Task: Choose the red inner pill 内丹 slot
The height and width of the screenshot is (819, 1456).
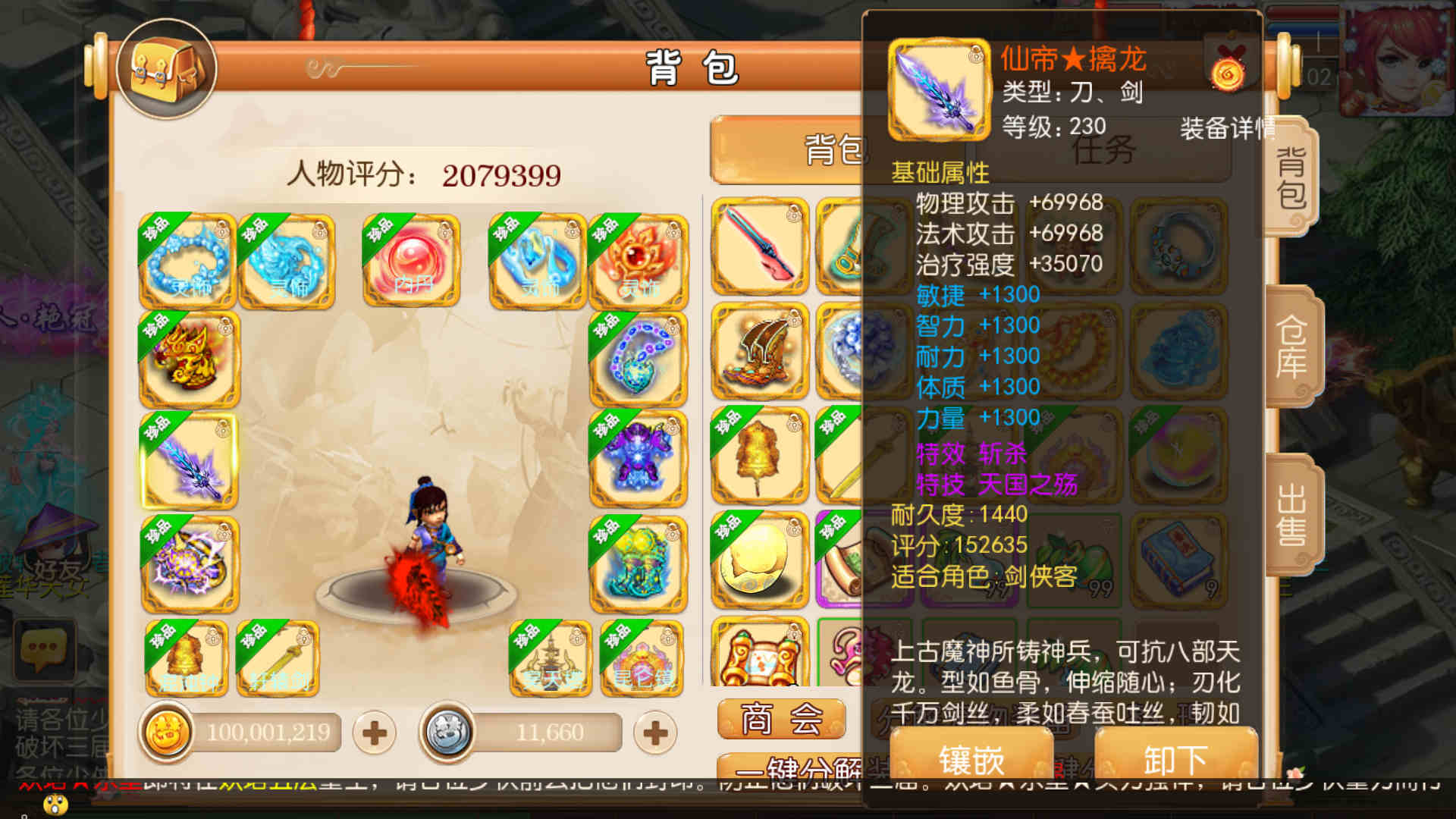Action: tap(411, 261)
